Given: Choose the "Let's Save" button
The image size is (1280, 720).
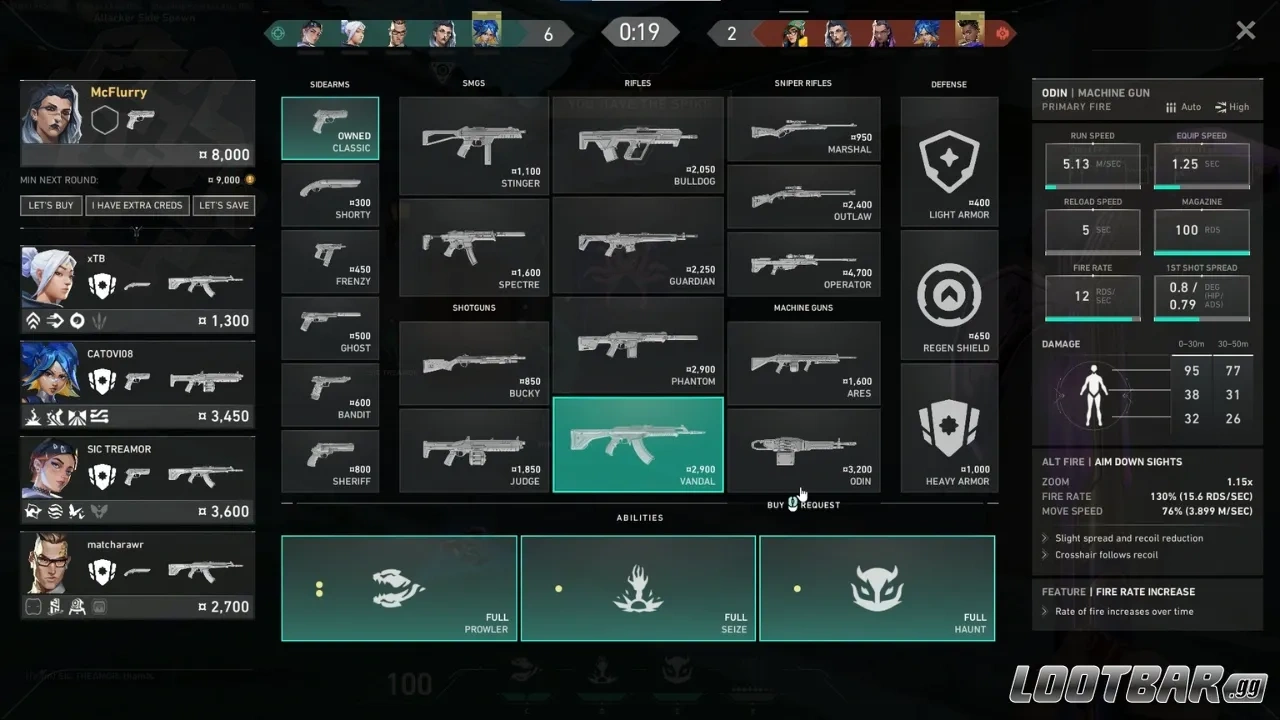Looking at the screenshot, I should click(224, 205).
